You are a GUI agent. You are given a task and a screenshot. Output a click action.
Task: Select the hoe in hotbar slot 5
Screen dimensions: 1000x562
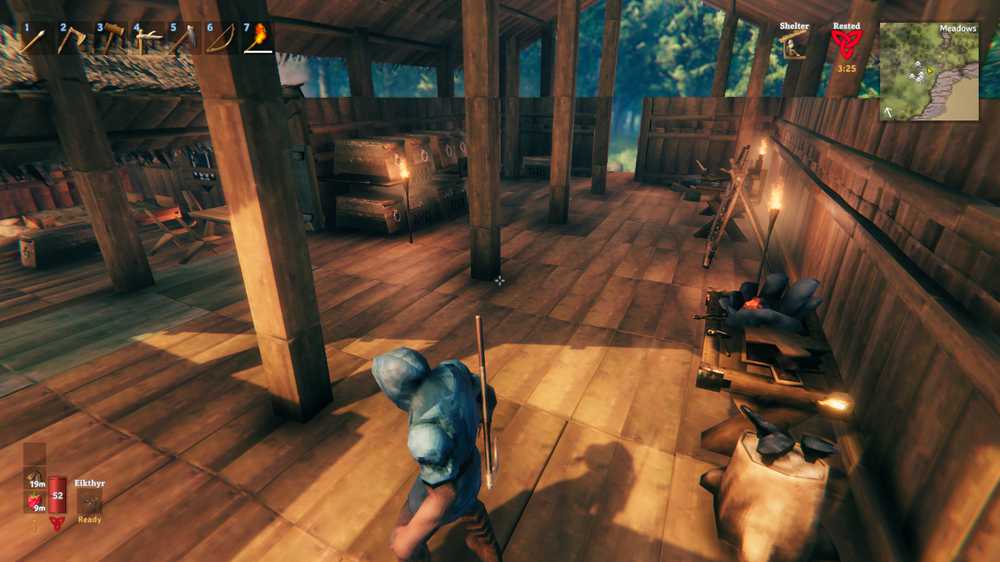183,39
